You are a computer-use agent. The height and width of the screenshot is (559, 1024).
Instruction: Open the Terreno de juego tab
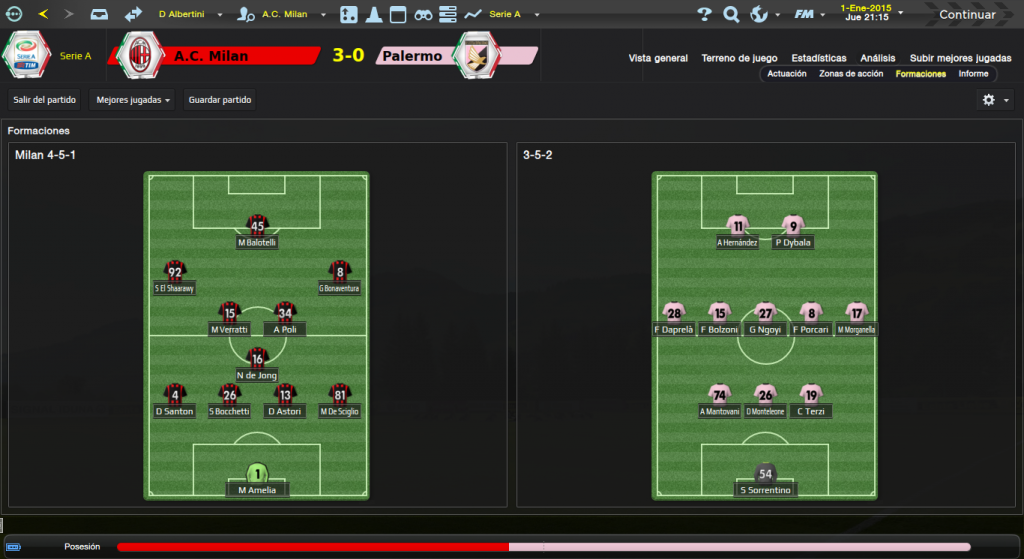(740, 58)
